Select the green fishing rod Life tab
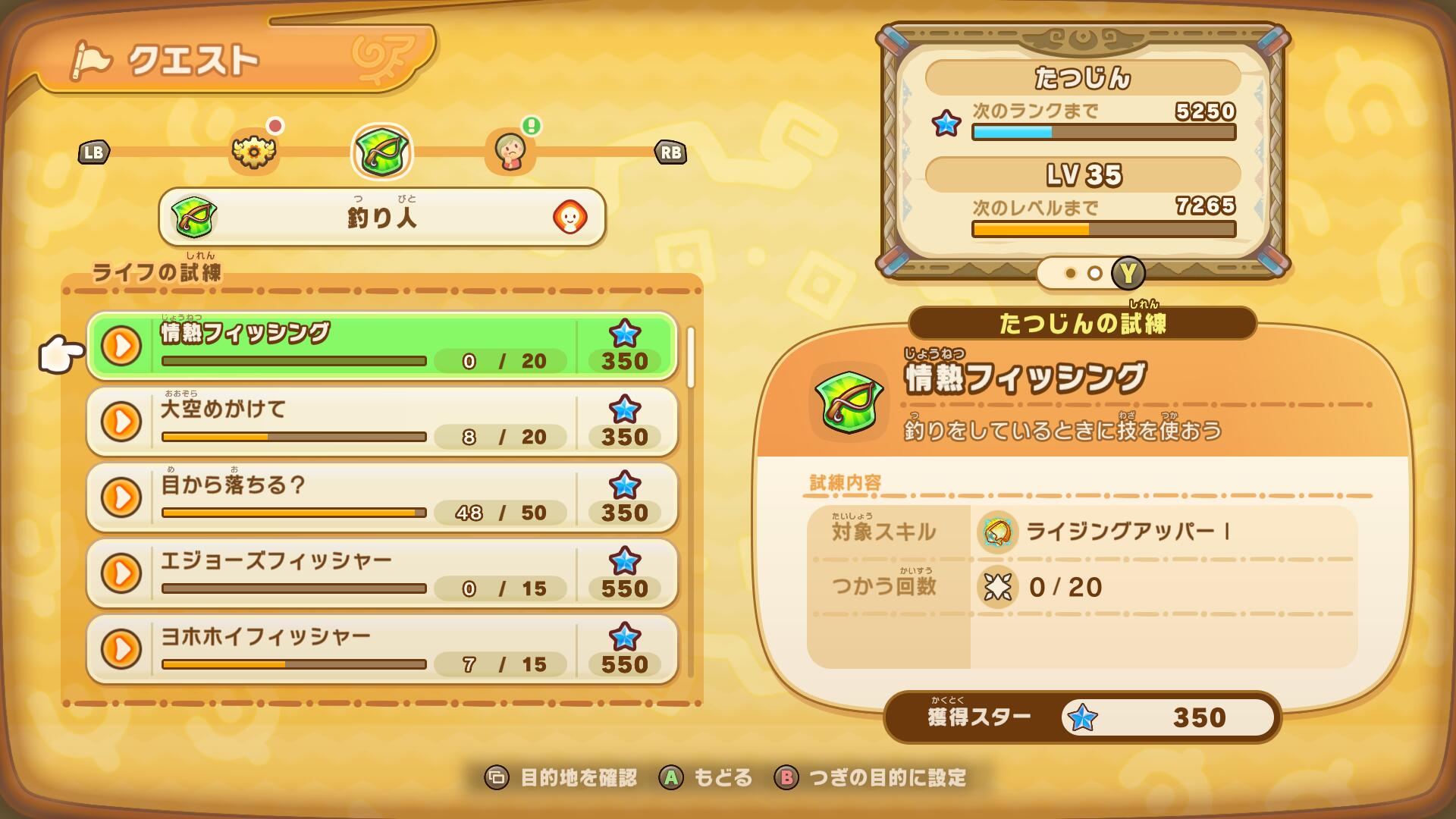This screenshot has width=1456, height=819. coord(381,152)
